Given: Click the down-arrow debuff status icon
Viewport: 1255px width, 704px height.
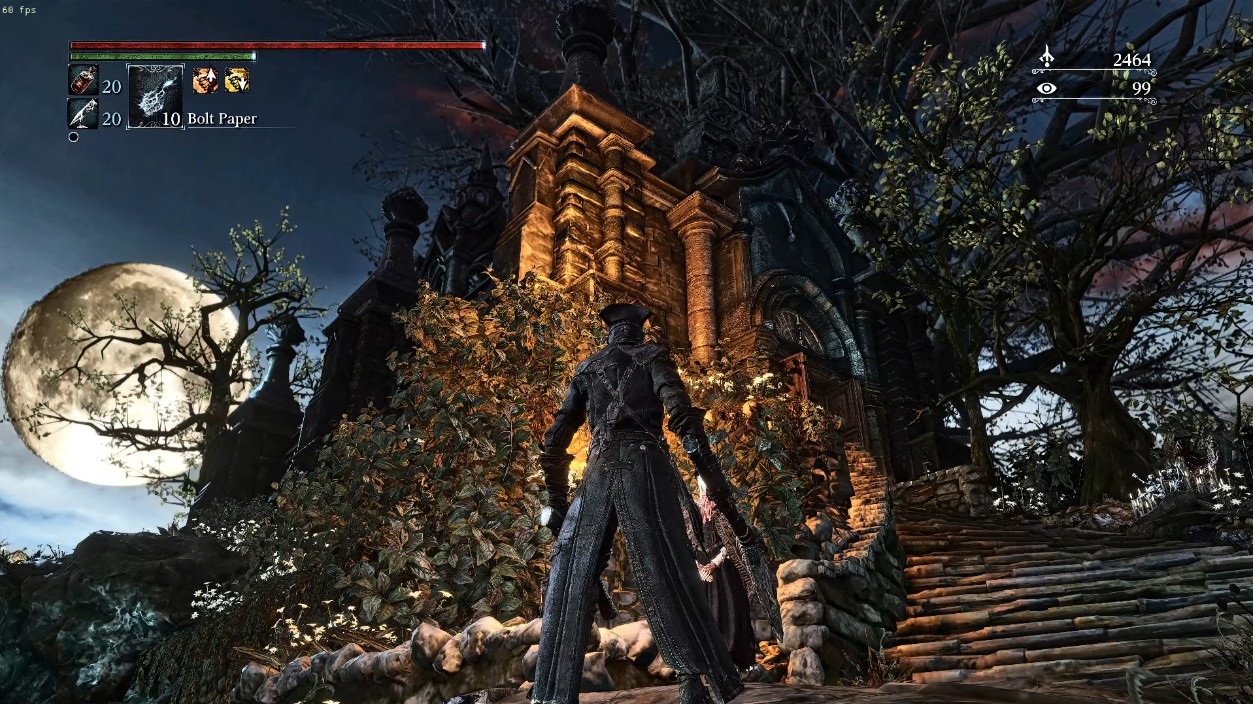Looking at the screenshot, I should tap(236, 81).
